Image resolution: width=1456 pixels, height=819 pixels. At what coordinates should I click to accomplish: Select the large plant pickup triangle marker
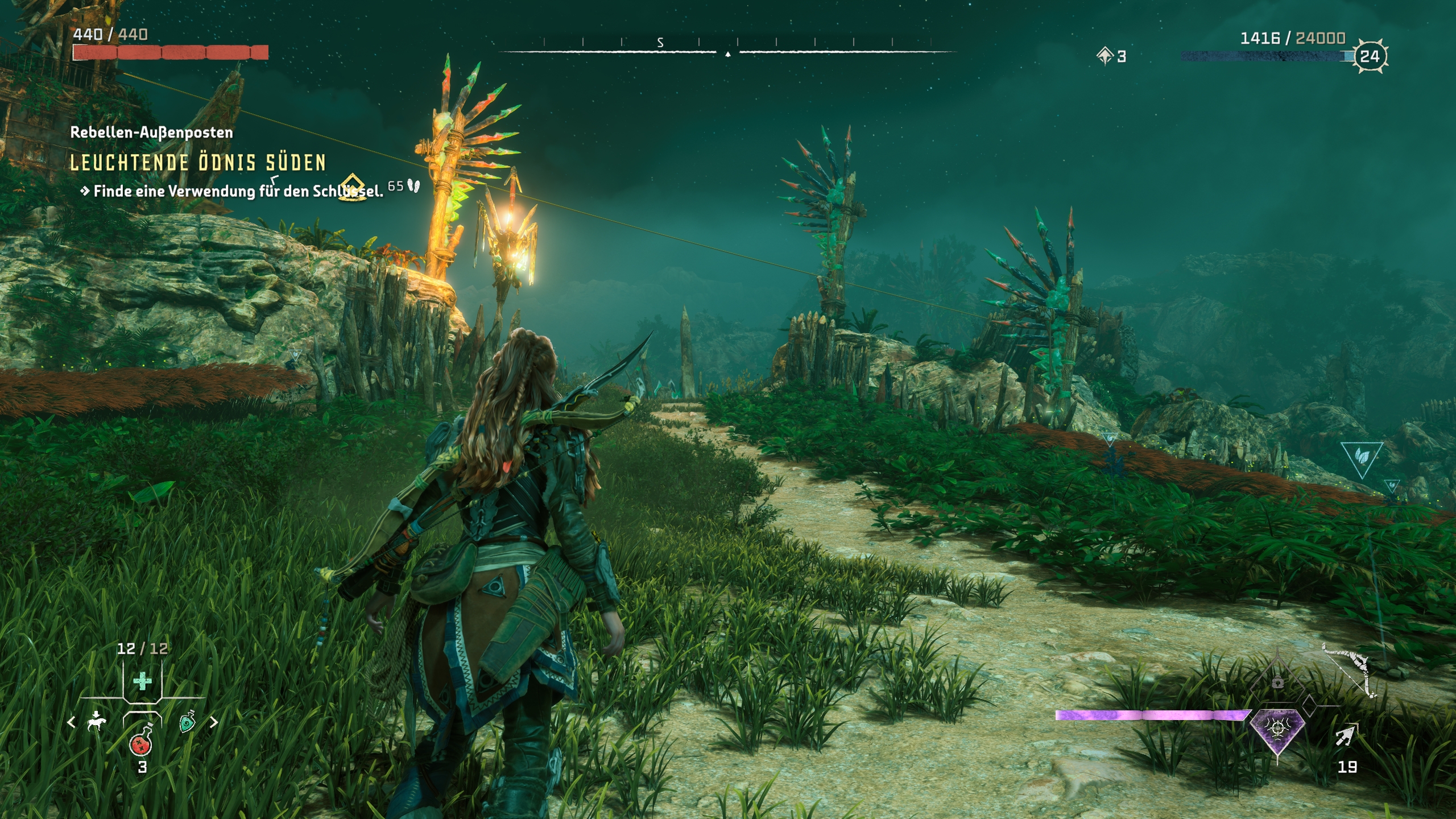click(x=1362, y=457)
